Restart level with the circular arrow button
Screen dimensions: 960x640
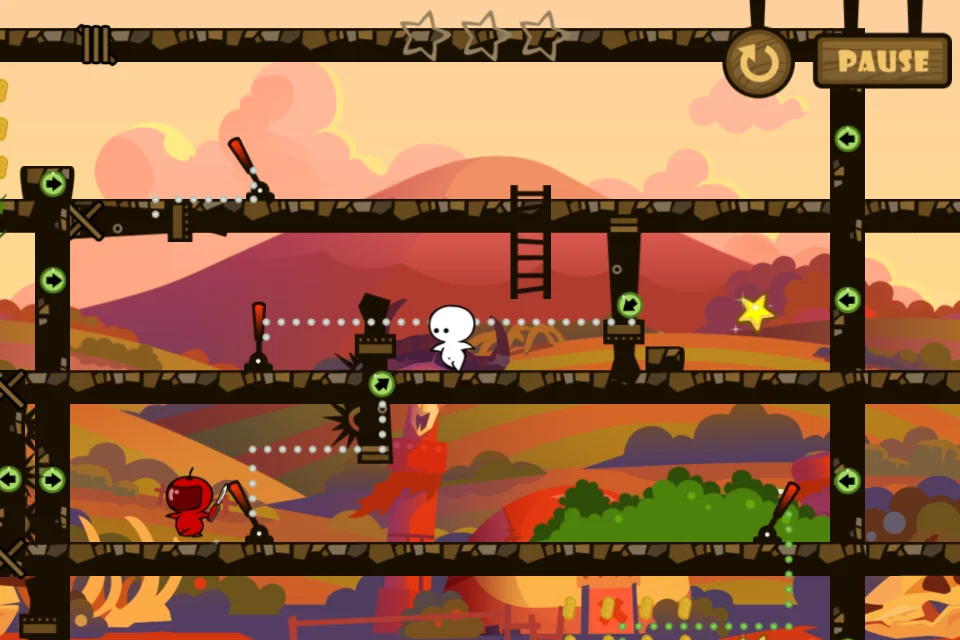point(759,62)
